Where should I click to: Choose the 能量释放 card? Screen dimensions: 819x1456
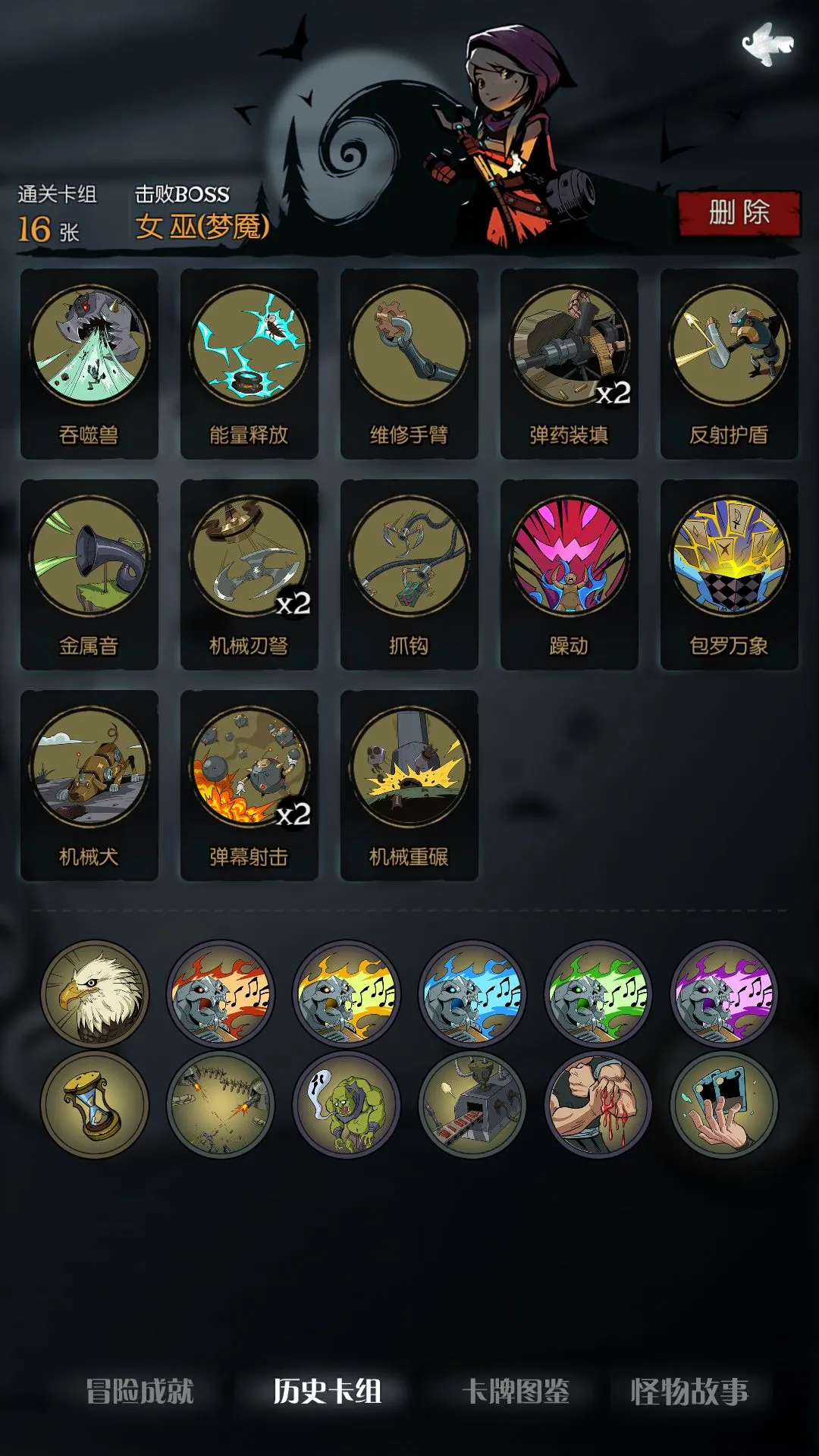(249, 363)
